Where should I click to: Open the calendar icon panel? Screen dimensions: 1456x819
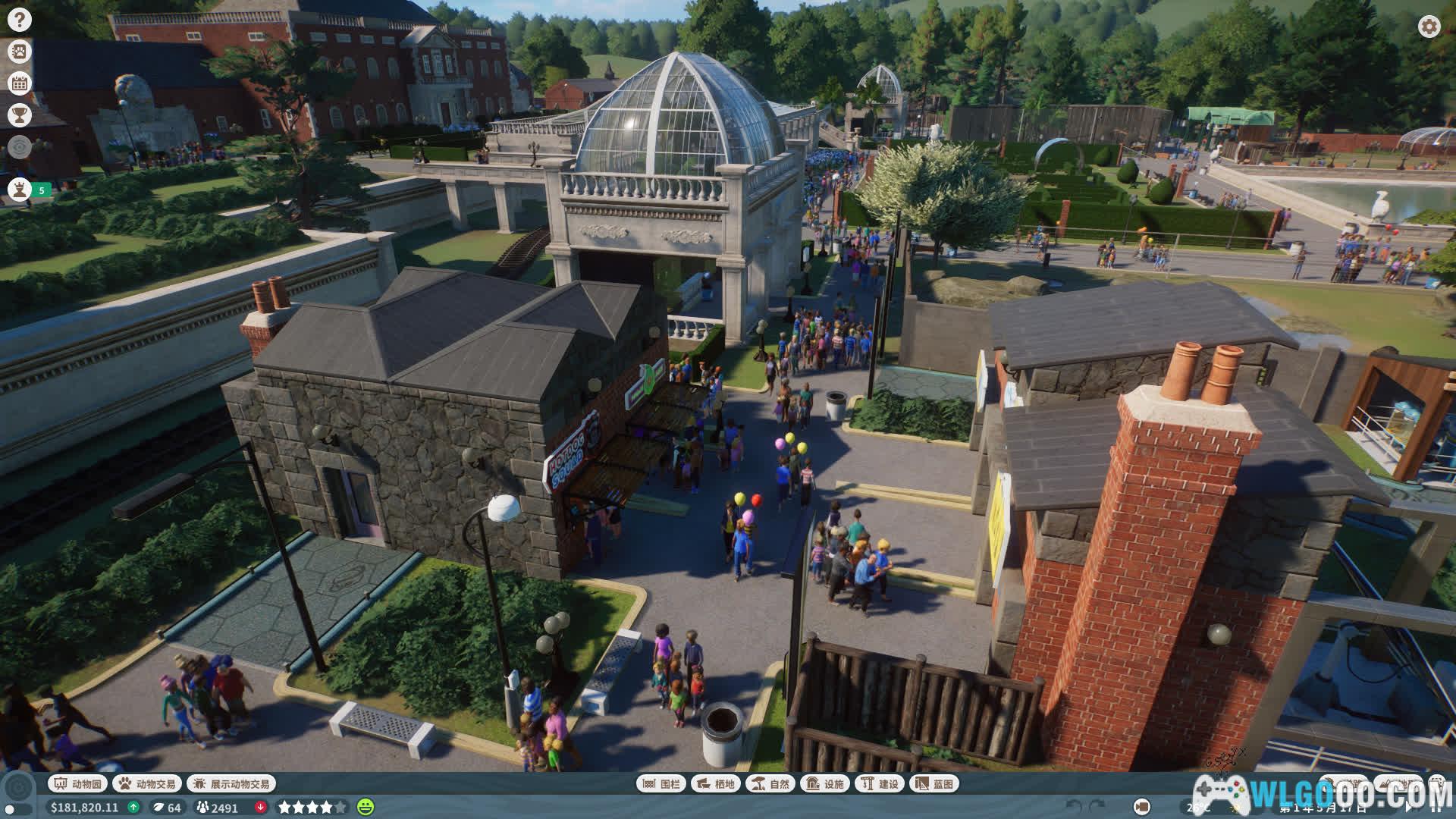20,83
